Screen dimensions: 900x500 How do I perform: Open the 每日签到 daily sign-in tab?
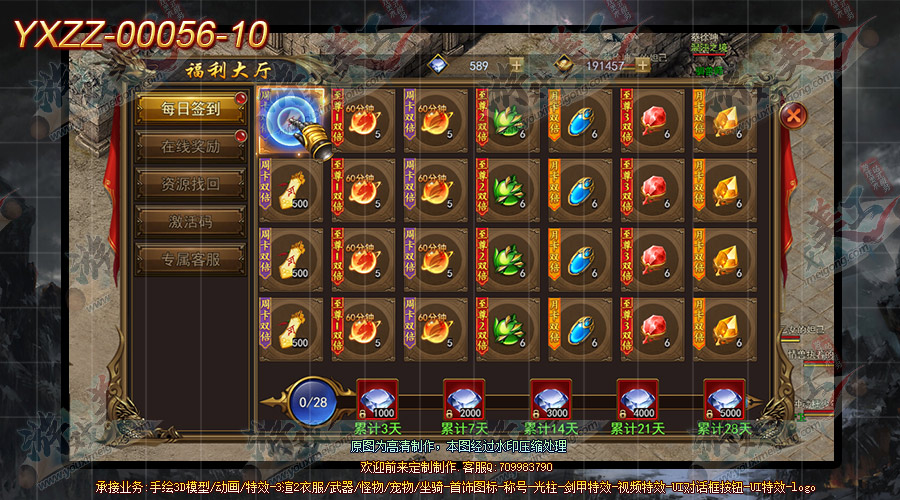(190, 109)
